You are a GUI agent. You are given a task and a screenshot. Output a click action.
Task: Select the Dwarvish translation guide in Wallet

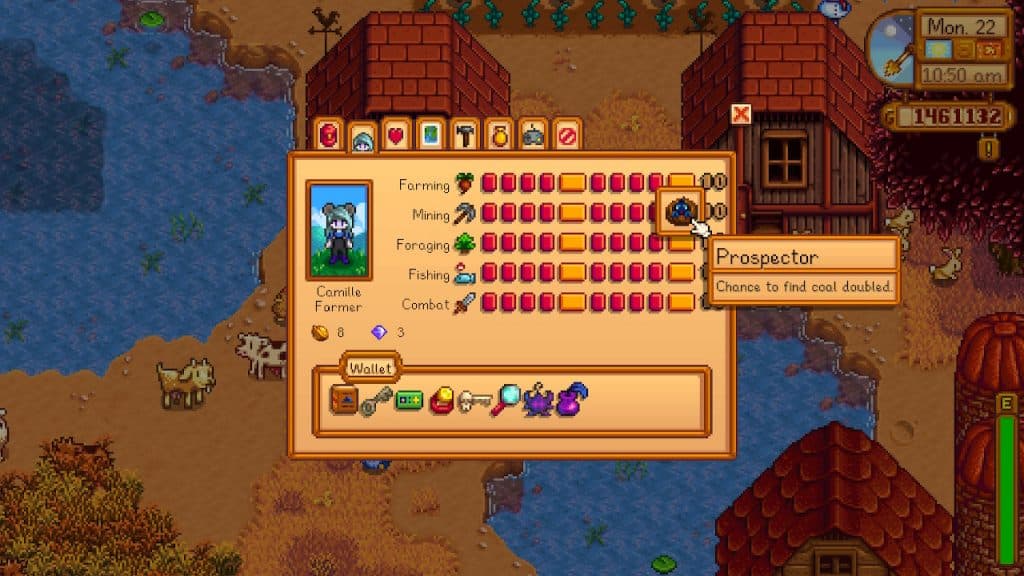tap(344, 402)
